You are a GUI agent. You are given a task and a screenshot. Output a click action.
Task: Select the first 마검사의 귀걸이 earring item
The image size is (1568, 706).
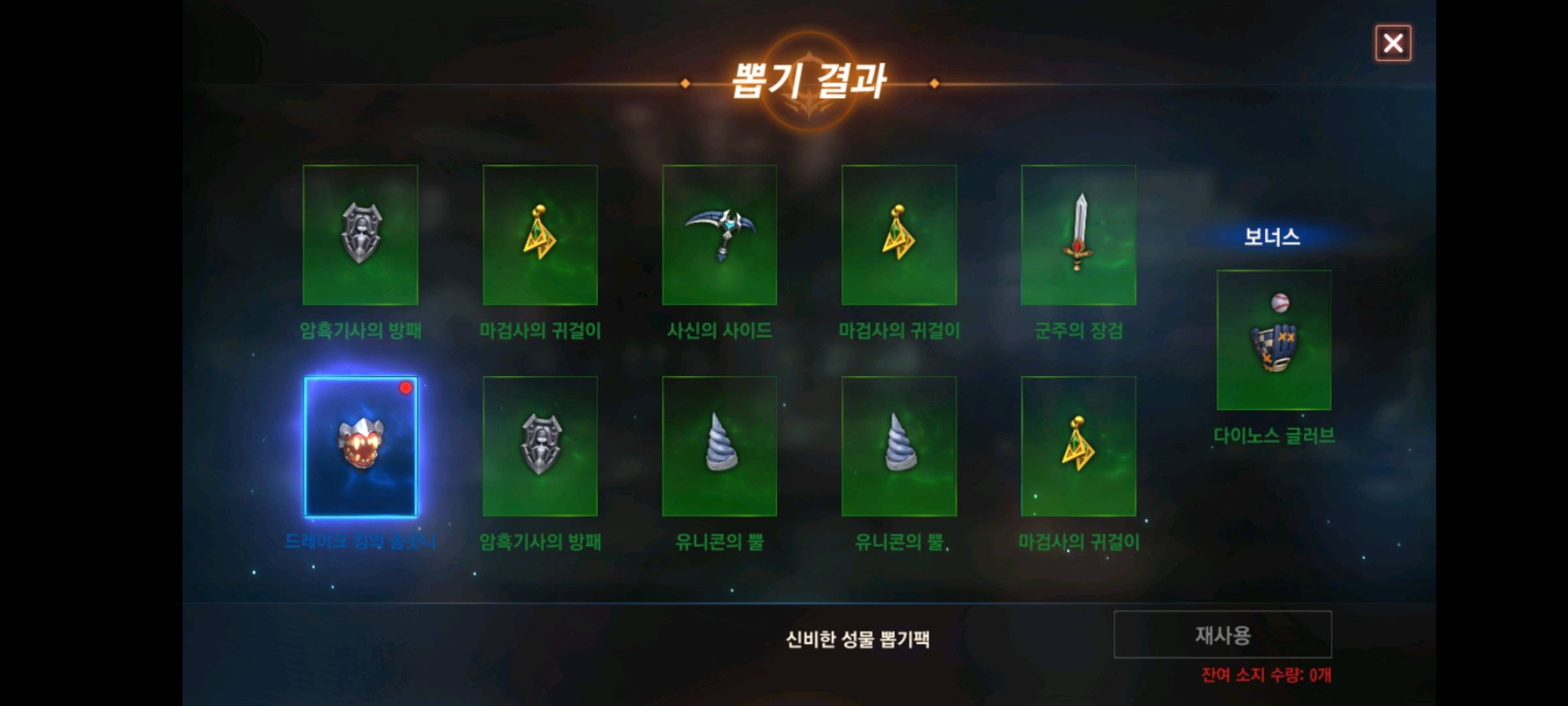(540, 235)
